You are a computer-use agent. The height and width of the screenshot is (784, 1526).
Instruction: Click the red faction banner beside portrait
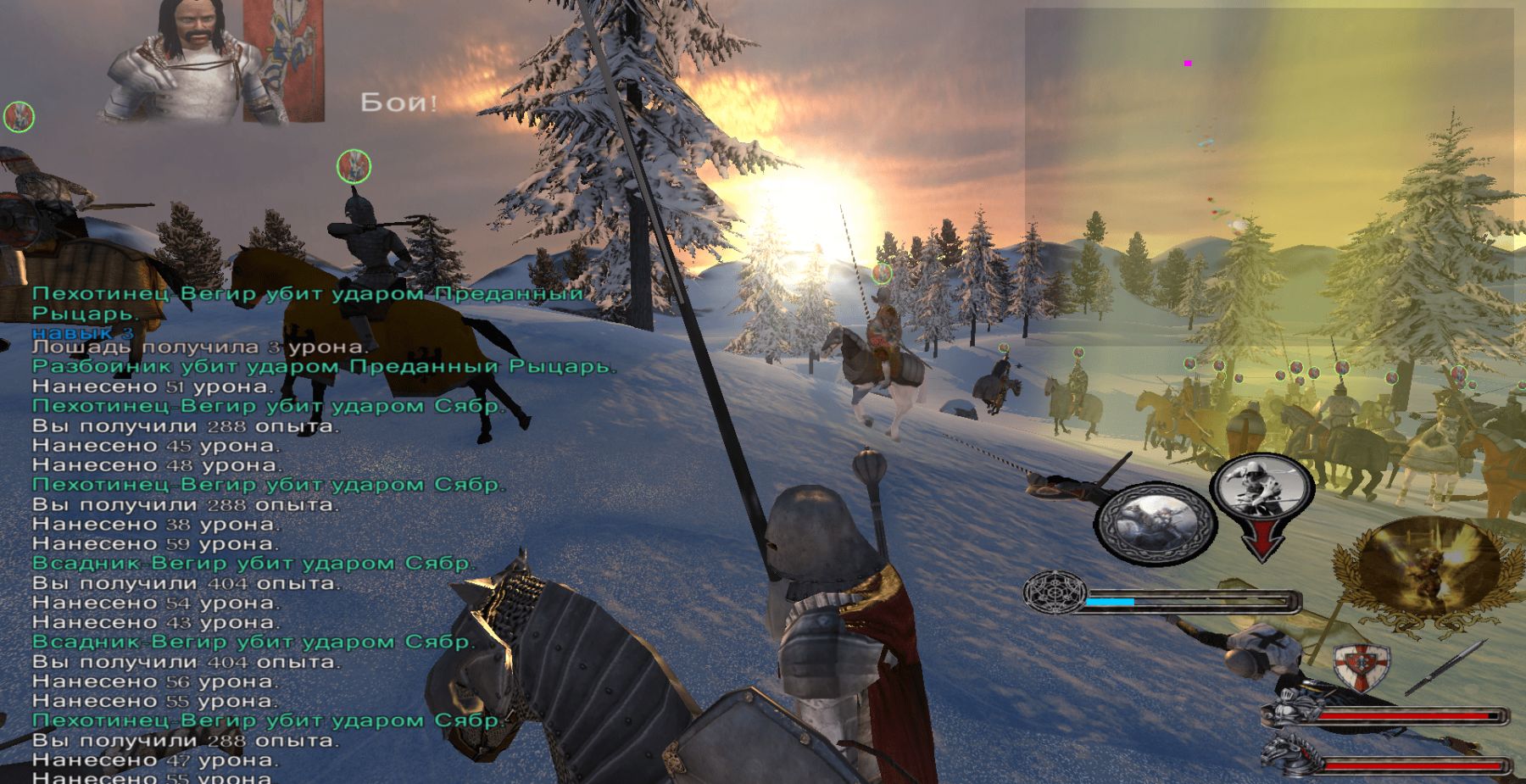tap(283, 59)
